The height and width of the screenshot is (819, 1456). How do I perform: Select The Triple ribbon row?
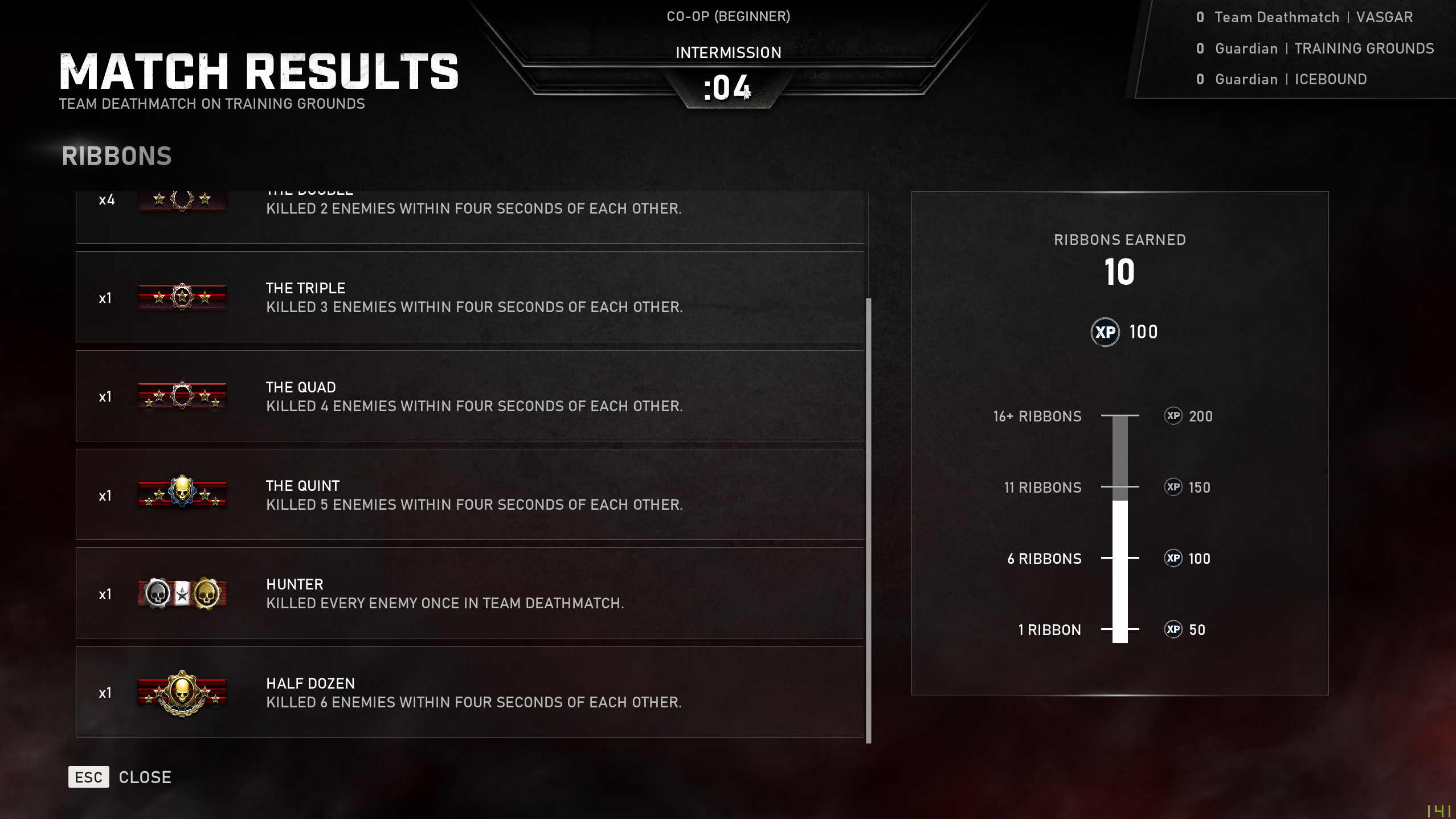[469, 297]
